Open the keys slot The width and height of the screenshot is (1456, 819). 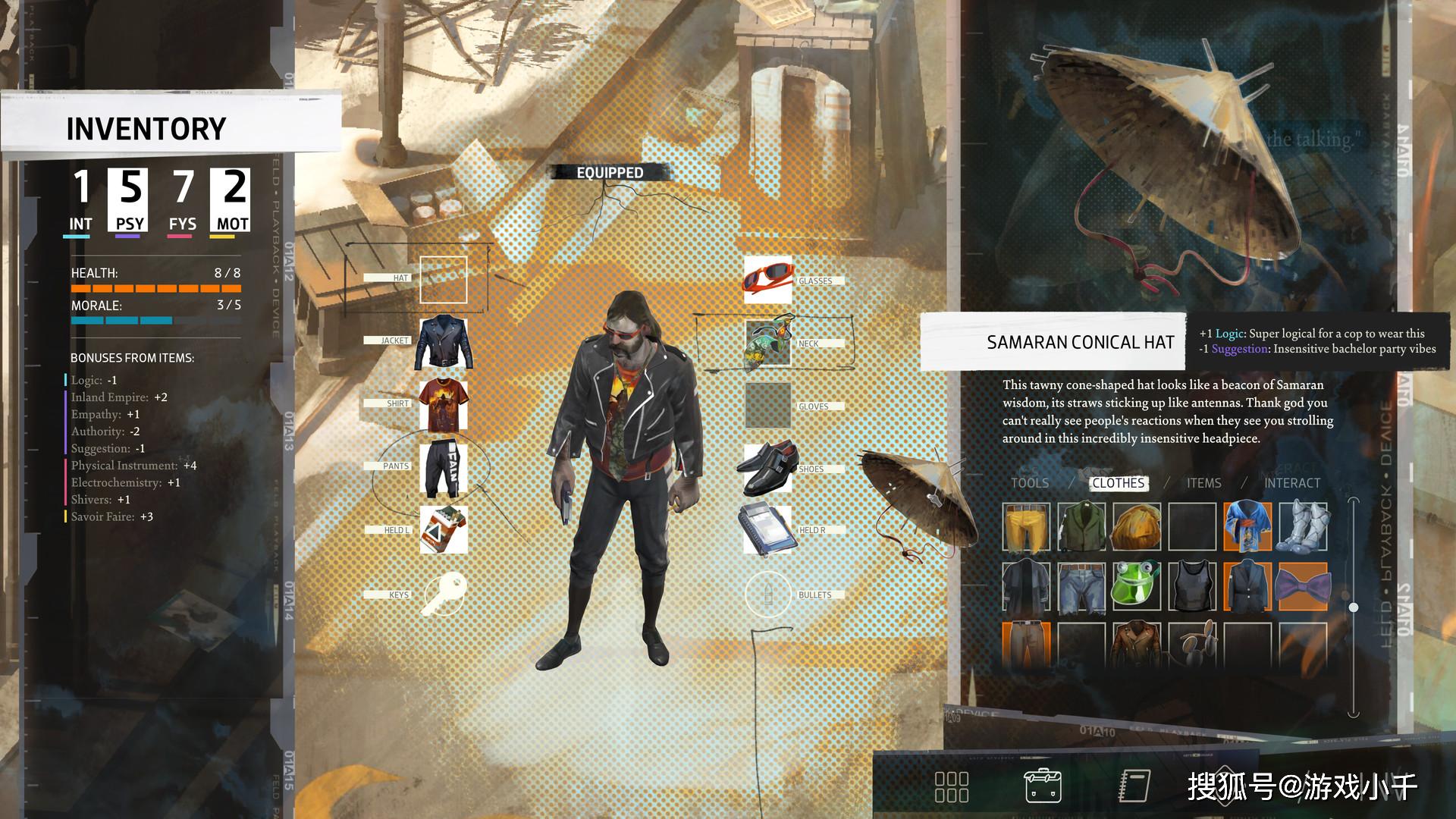coord(444,594)
